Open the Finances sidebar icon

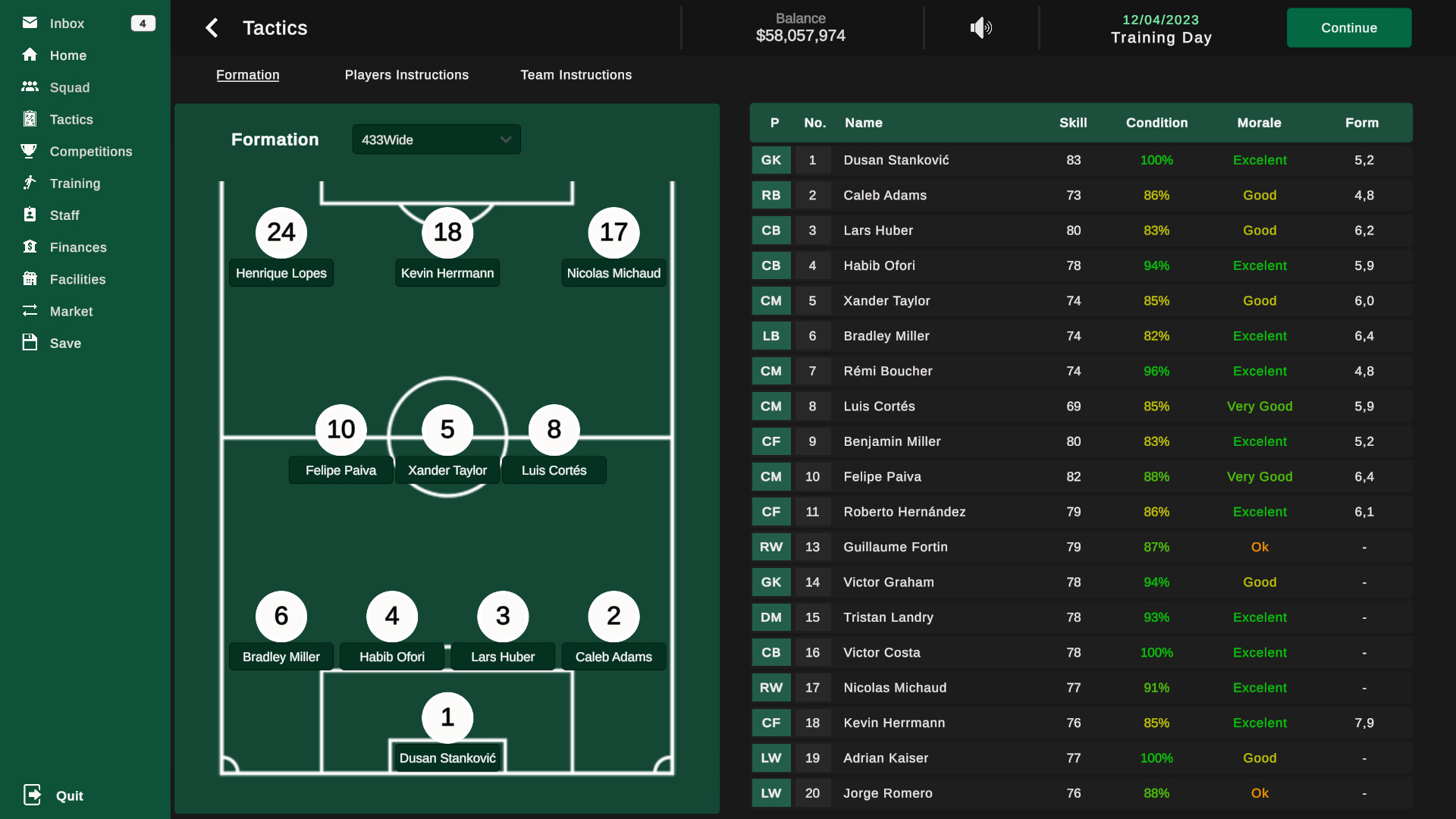[x=29, y=246]
